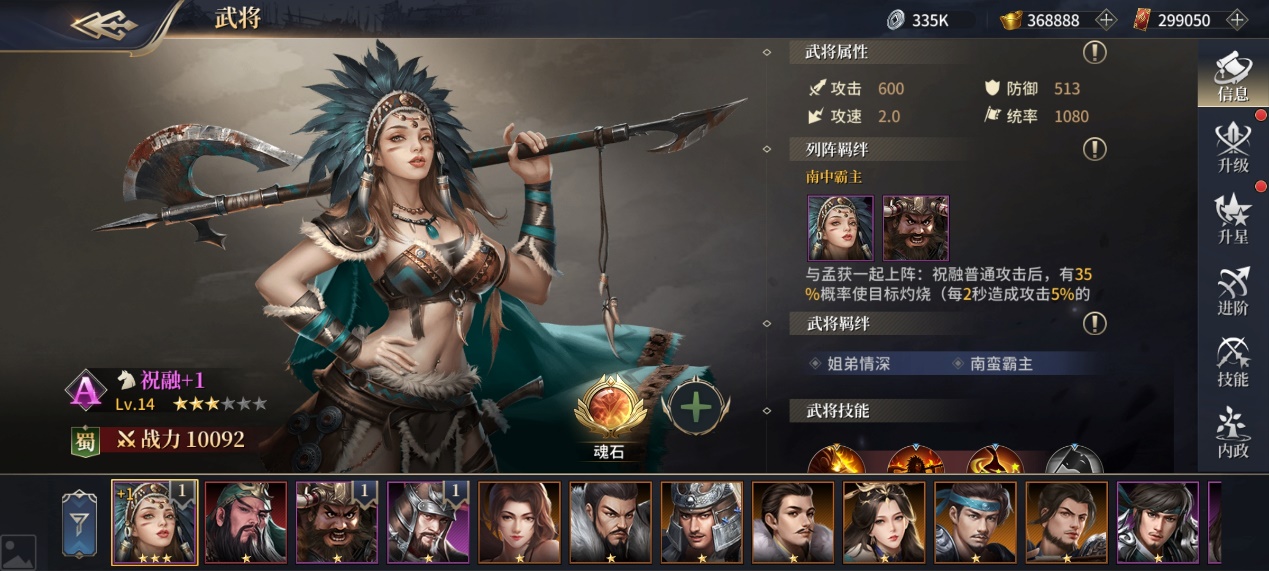Open the 升级 level-up tab
This screenshot has width=1269, height=571.
click(1232, 146)
